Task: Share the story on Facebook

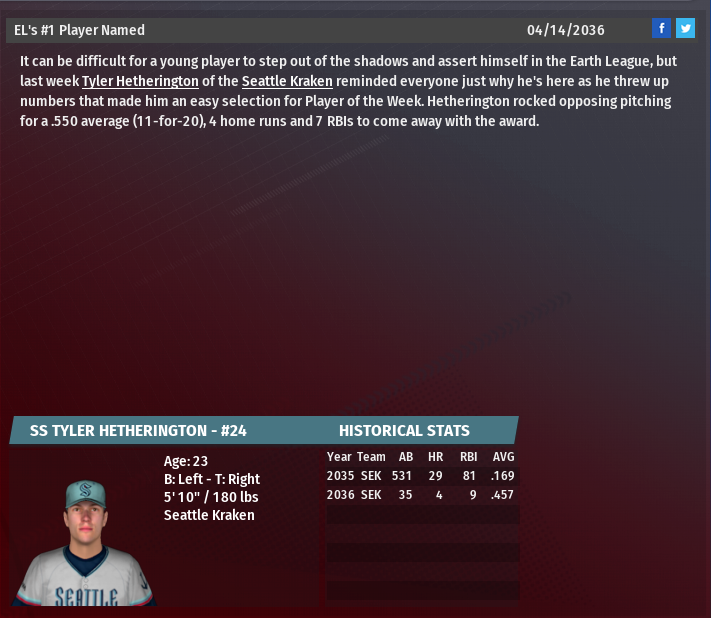Action: click(661, 29)
